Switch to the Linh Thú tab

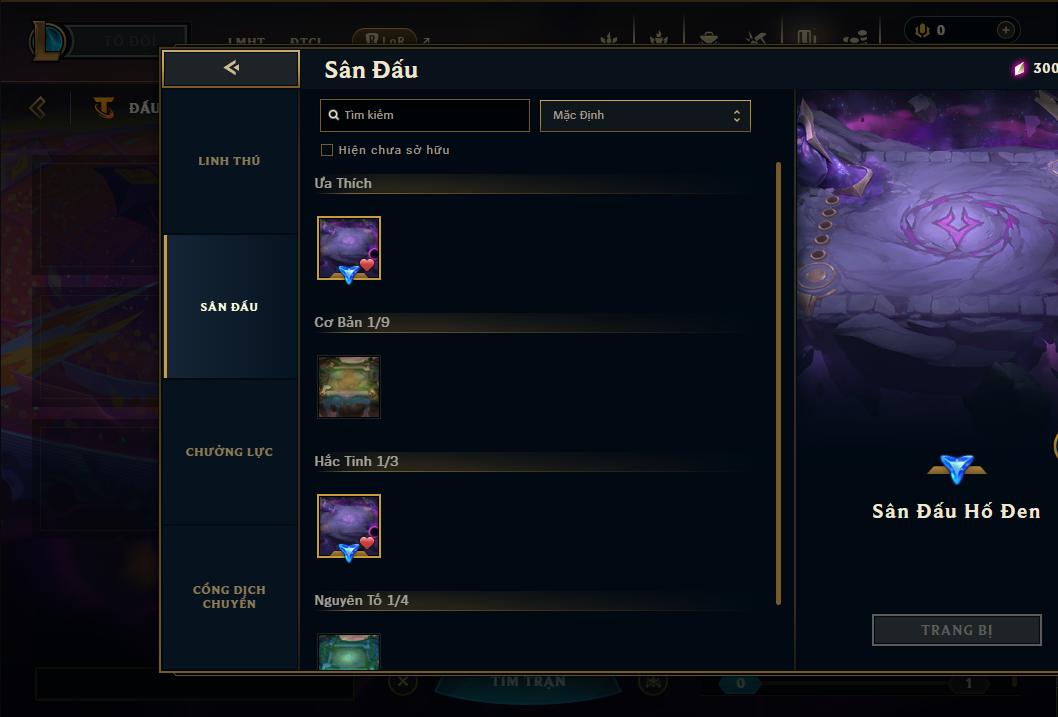click(x=229, y=161)
